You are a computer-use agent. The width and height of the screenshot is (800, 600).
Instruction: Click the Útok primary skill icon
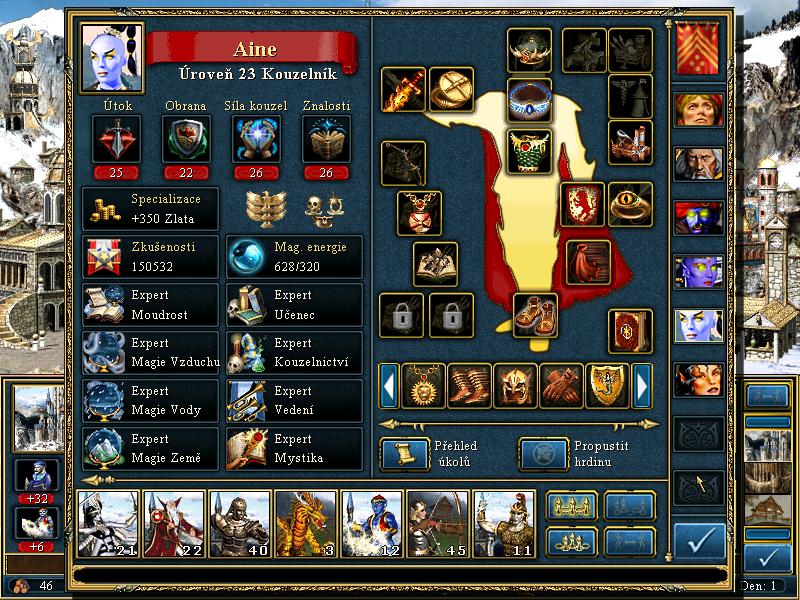[116, 138]
